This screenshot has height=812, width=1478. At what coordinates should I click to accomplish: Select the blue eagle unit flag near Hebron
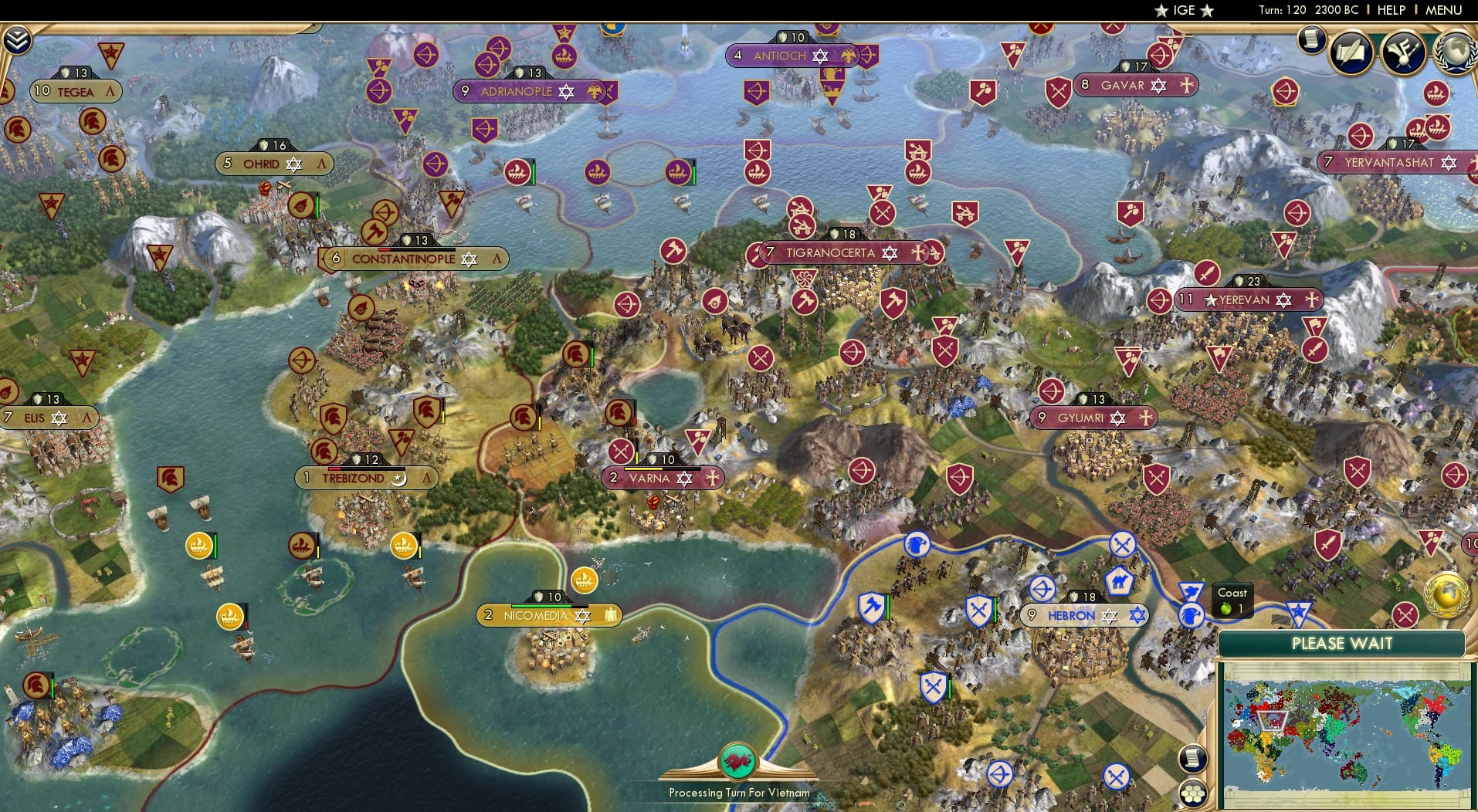tap(1192, 616)
